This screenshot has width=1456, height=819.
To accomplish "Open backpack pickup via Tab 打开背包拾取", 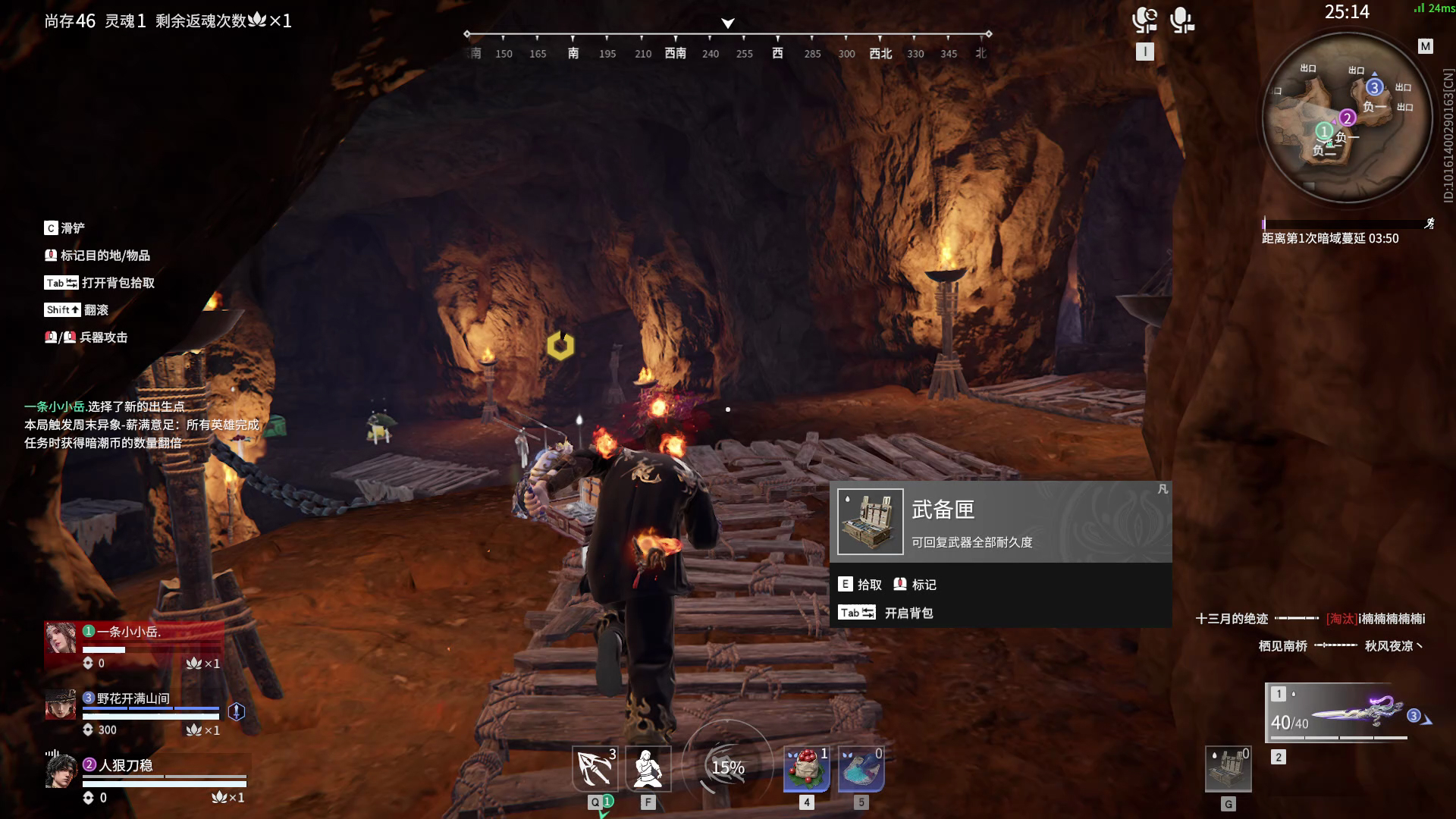I will [99, 282].
